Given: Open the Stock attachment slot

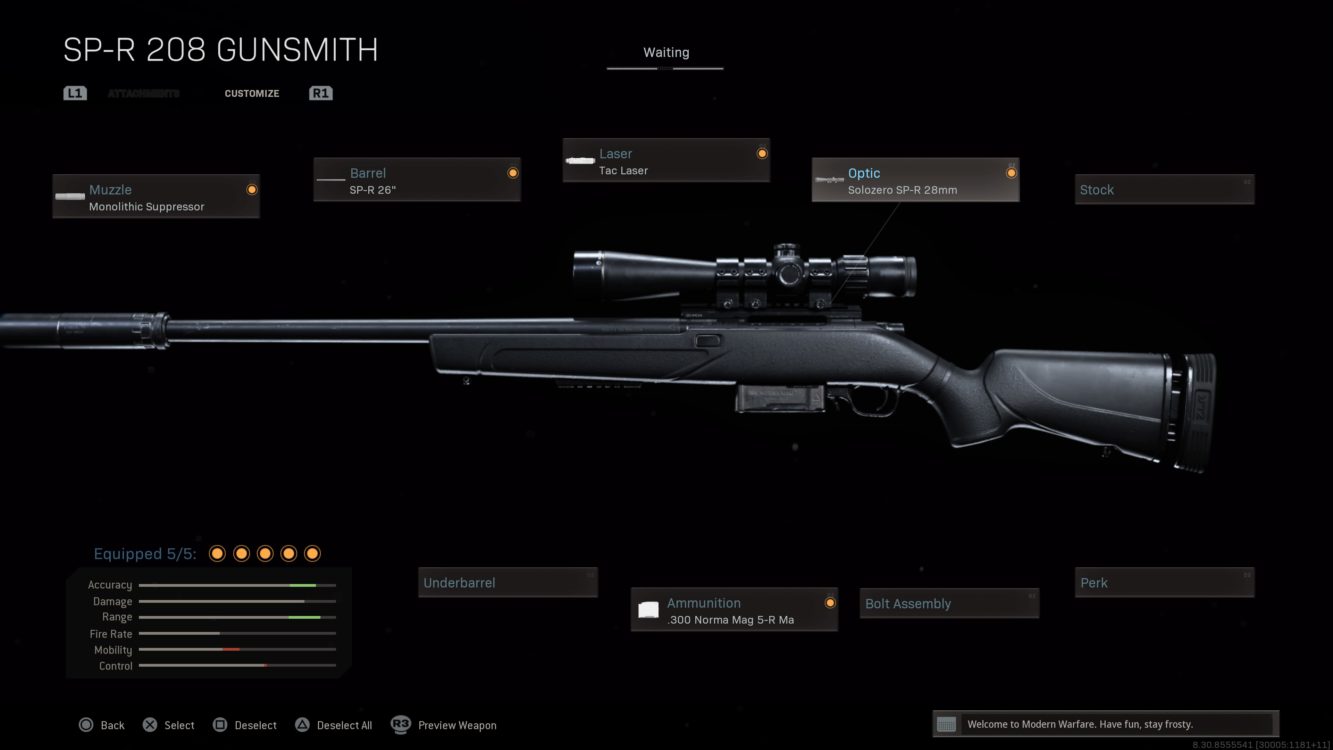Looking at the screenshot, I should pos(1164,189).
